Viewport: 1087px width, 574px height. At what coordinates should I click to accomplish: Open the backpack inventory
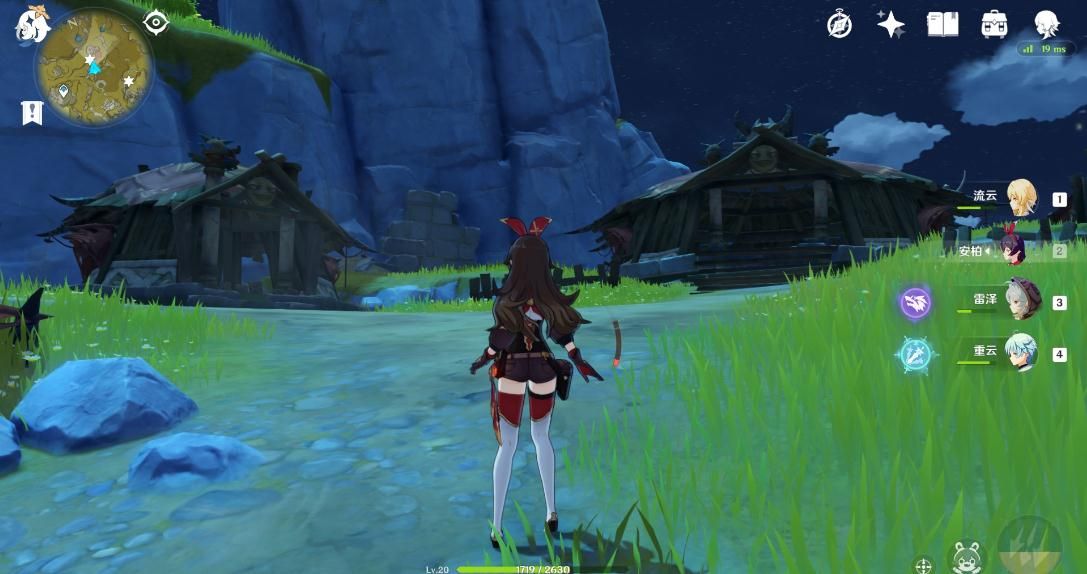pyautogui.click(x=994, y=24)
